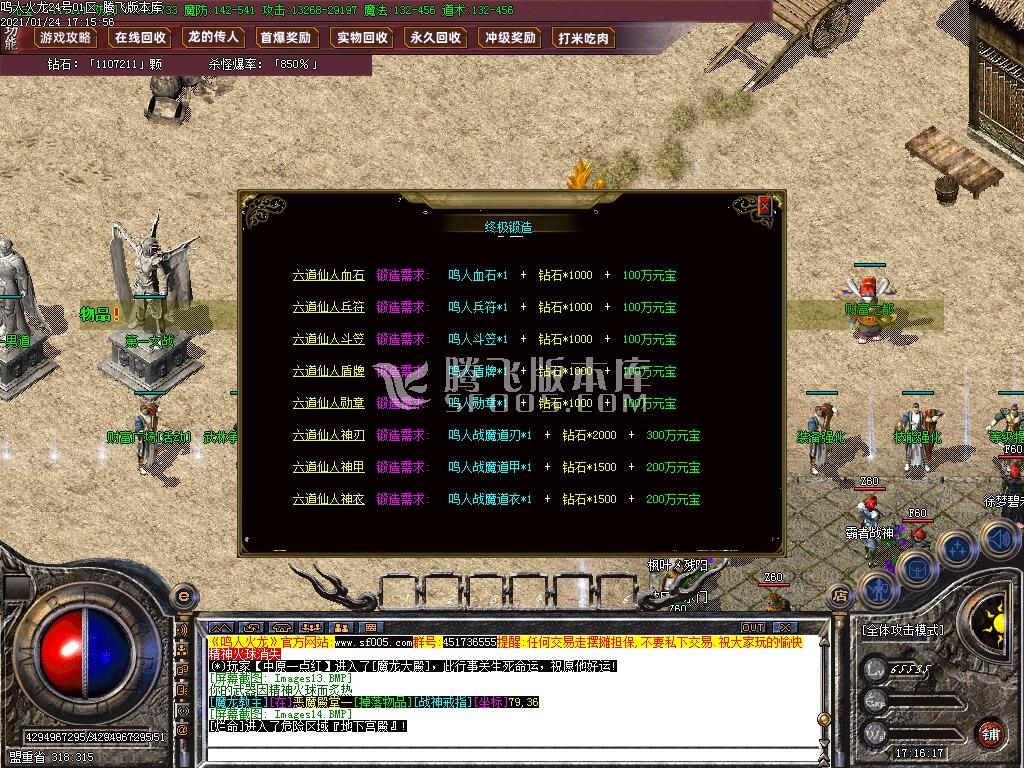Select the 永久回收 button

(x=436, y=38)
